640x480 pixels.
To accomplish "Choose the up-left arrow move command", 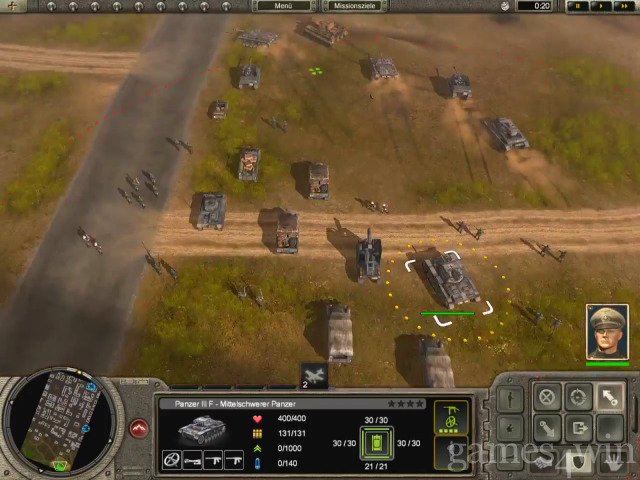I will click(x=608, y=395).
